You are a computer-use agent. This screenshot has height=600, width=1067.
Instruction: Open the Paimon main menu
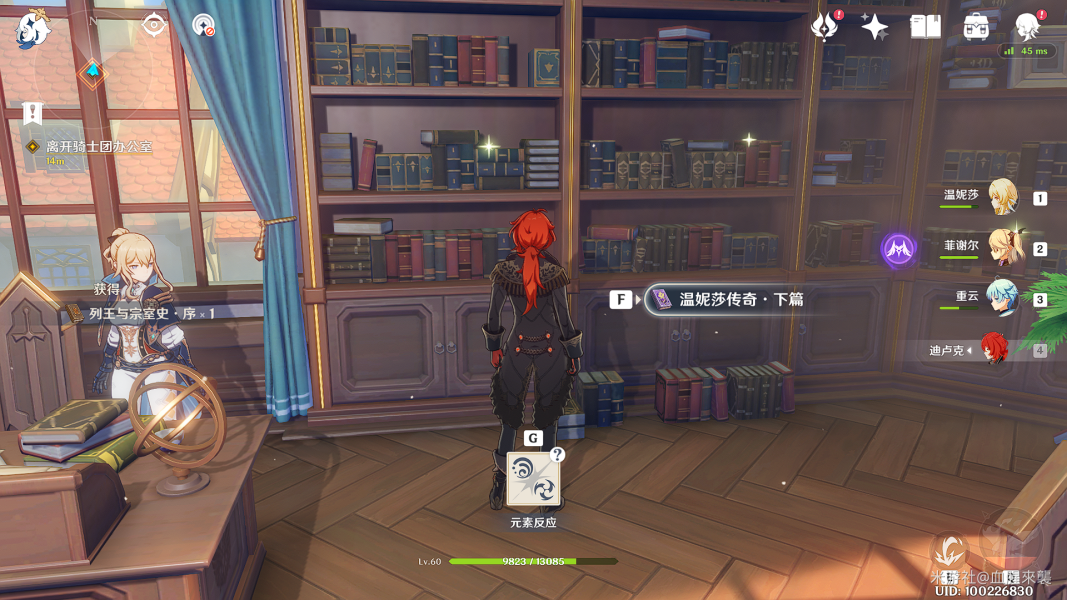coord(32,31)
